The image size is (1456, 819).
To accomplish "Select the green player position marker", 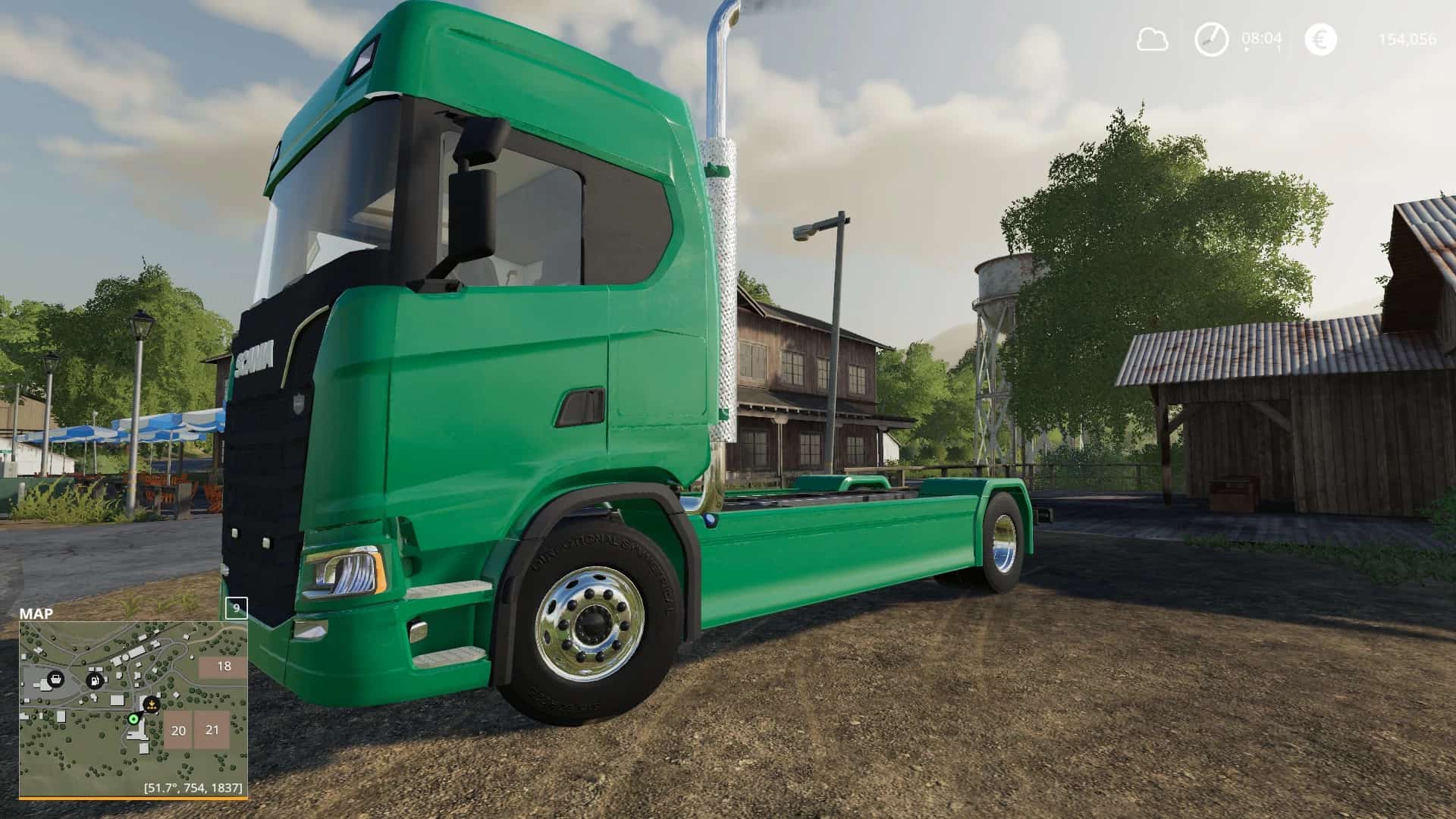I will tap(134, 718).
